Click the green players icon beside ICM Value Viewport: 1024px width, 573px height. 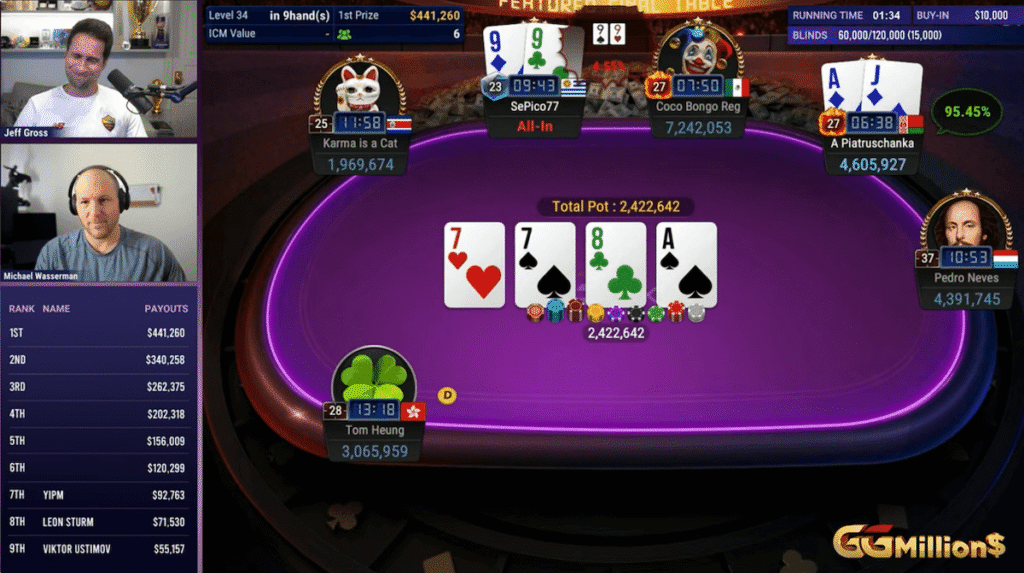[345, 34]
